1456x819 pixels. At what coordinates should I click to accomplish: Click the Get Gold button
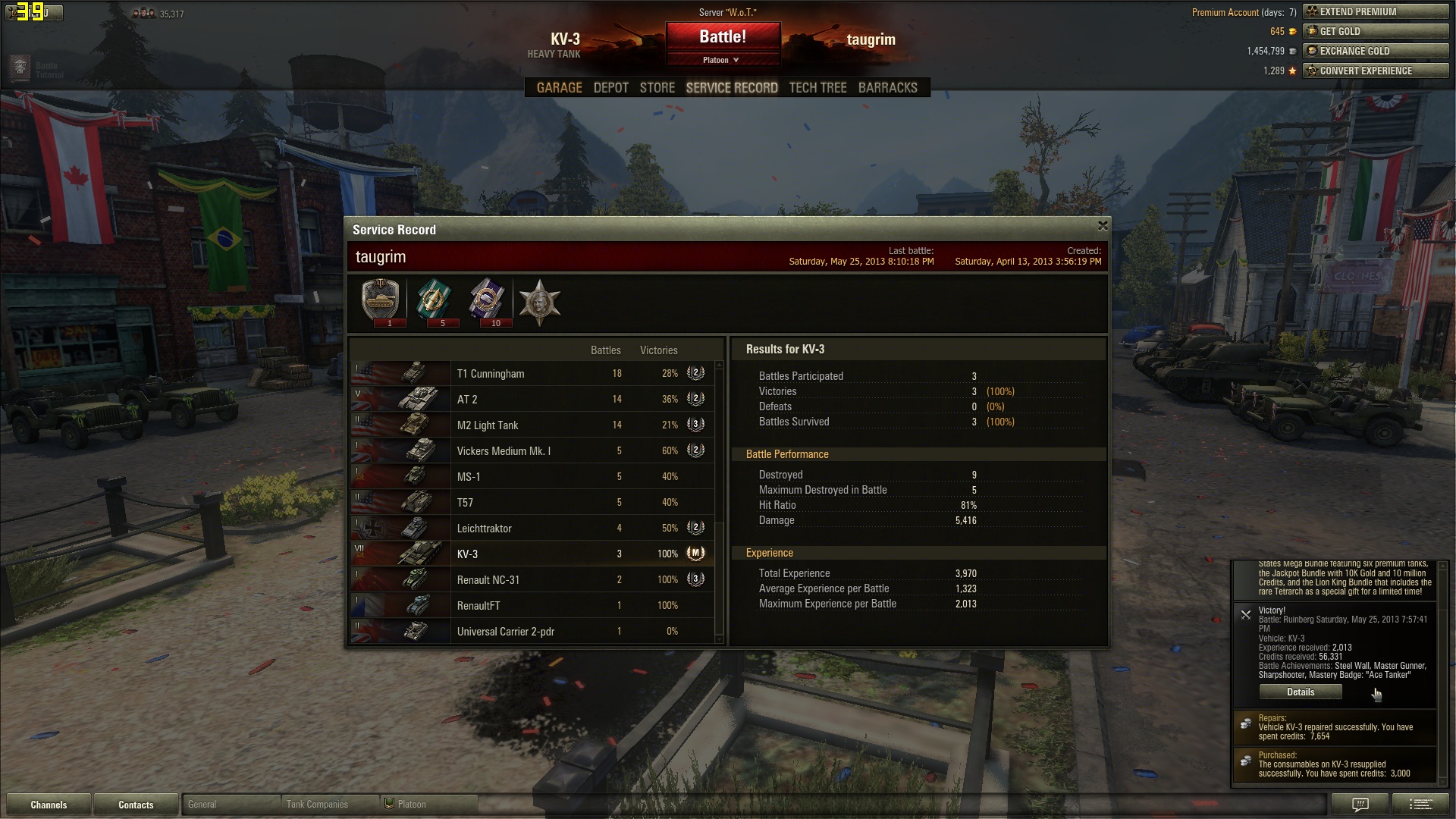[x=1375, y=32]
